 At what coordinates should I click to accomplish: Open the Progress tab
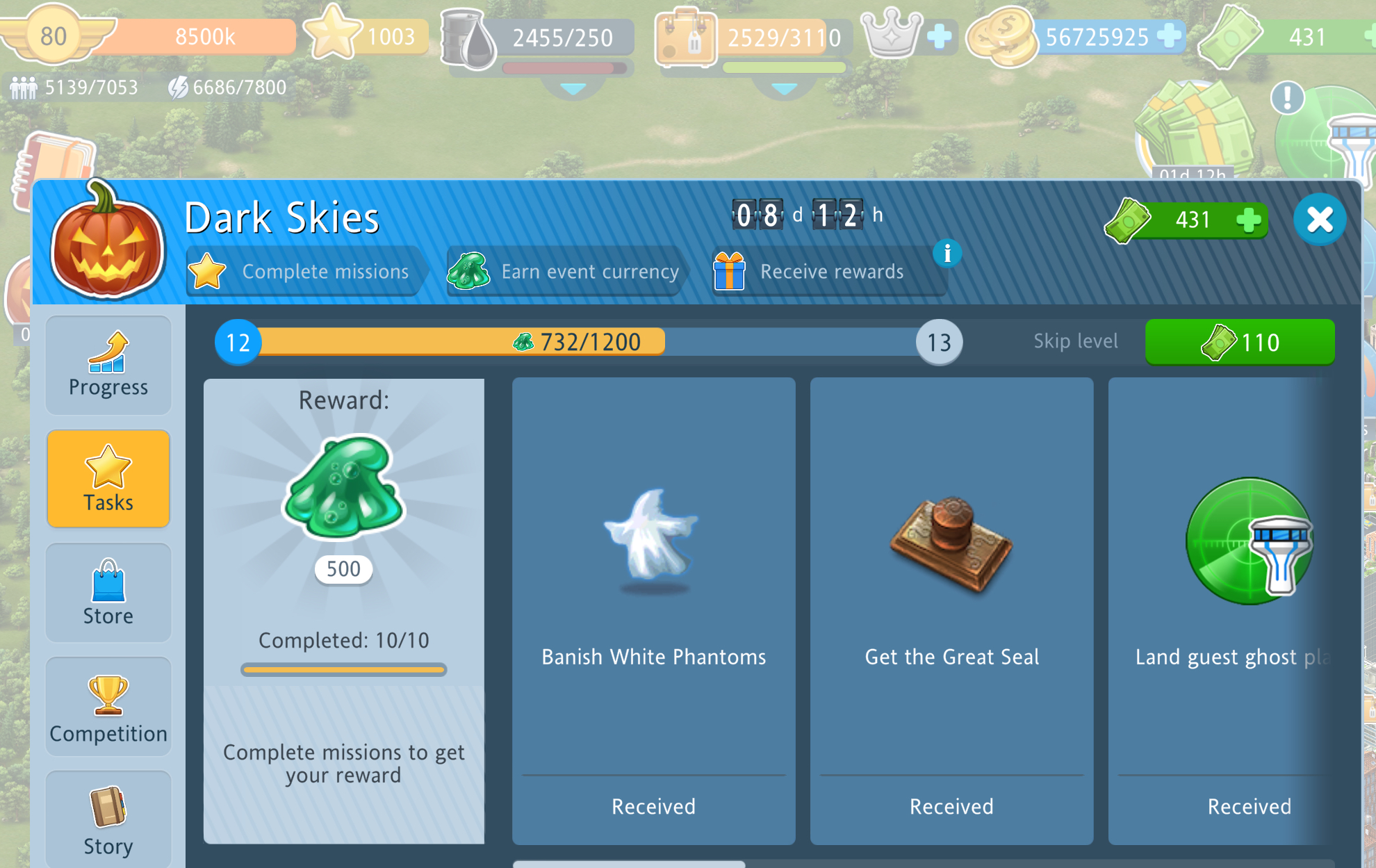click(108, 366)
